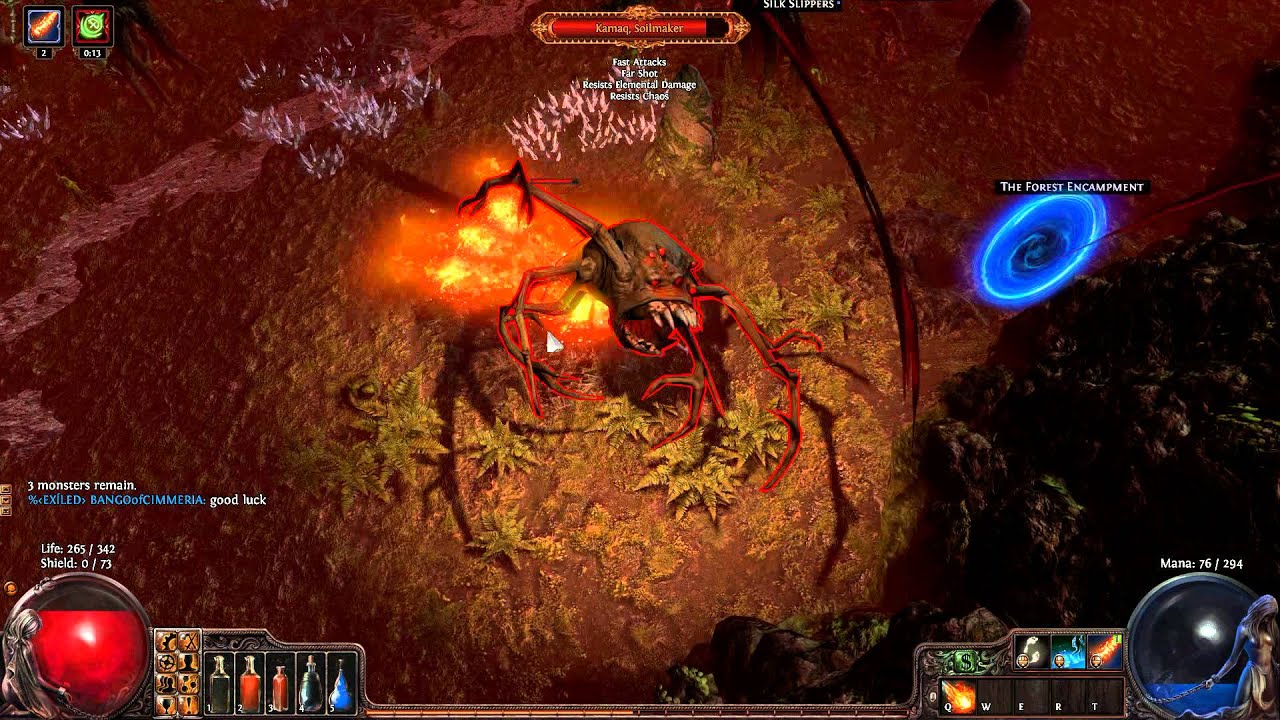
Task: Open the character sheet silhouette button
Action: 188,662
